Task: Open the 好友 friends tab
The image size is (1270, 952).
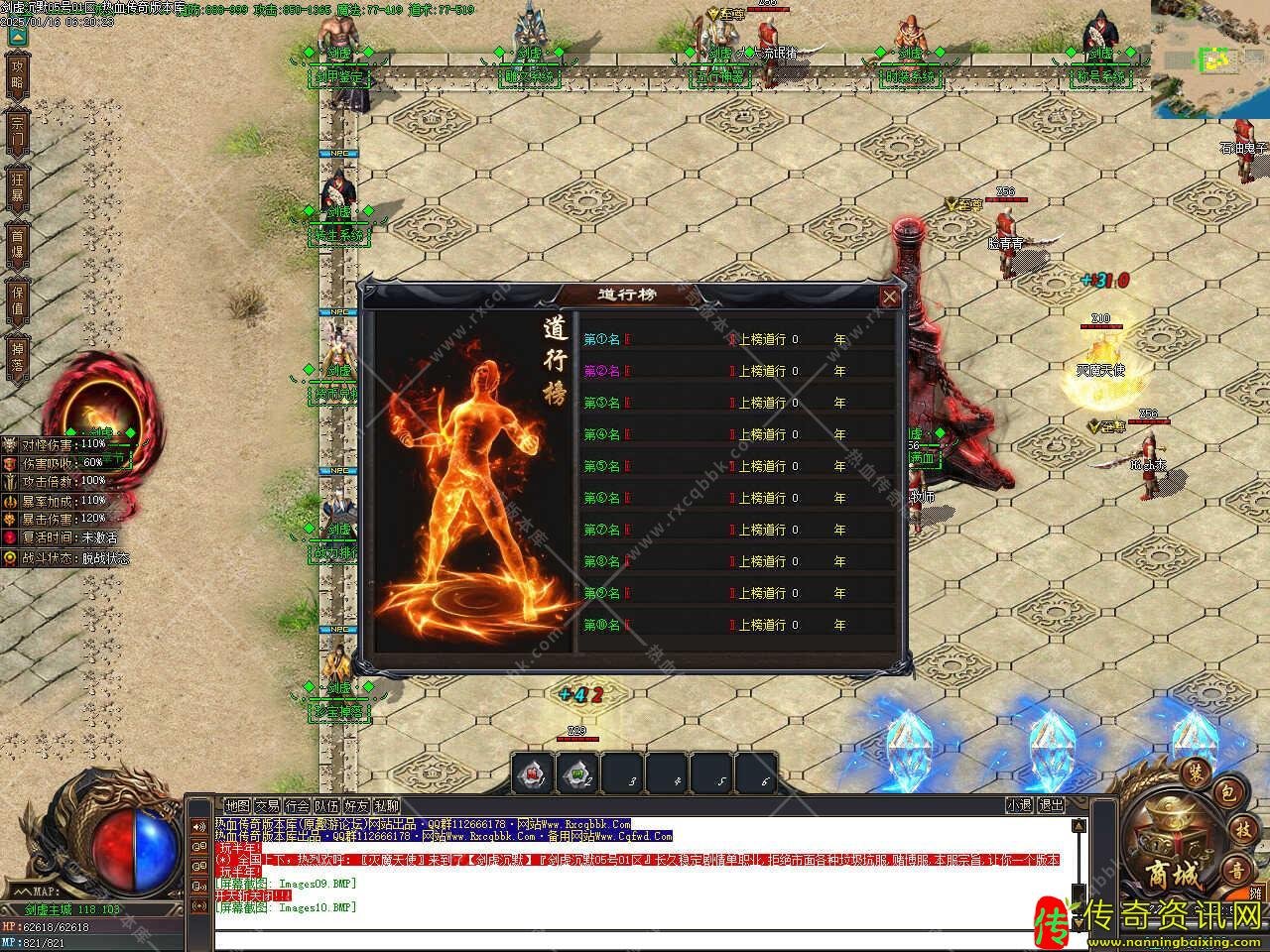Action: click(356, 806)
